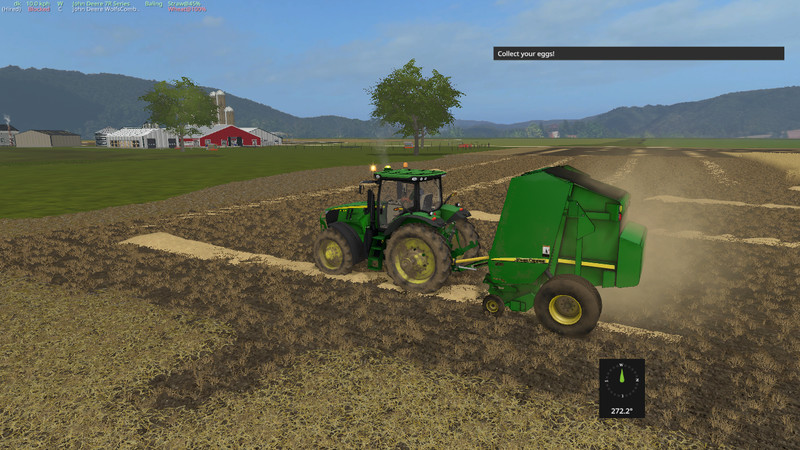This screenshot has height=450, width=800.
Task: Select the compass heading widget
Action: point(621,388)
